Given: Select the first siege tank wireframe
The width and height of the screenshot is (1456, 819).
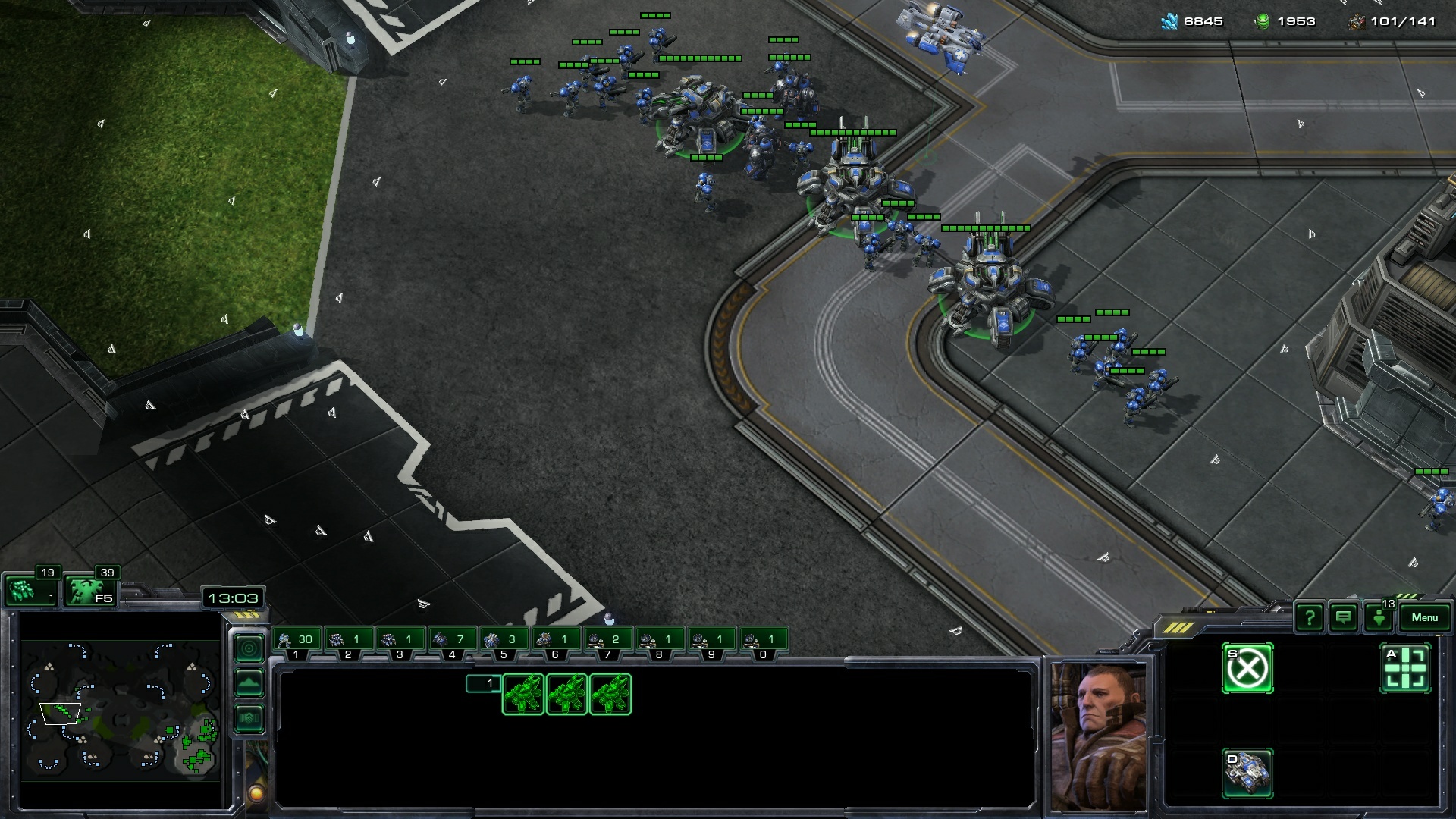Looking at the screenshot, I should click(x=522, y=694).
